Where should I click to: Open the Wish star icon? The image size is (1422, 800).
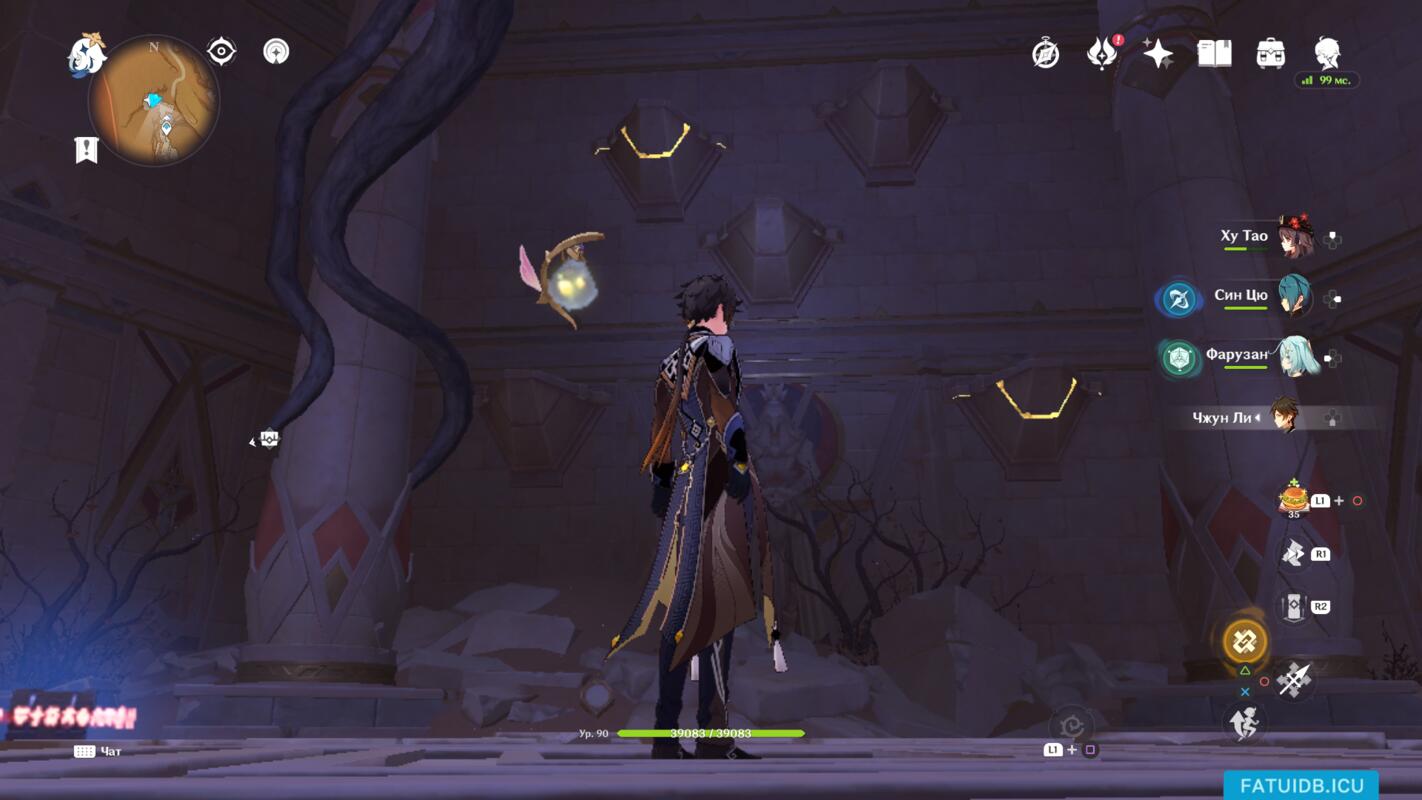tap(1158, 54)
